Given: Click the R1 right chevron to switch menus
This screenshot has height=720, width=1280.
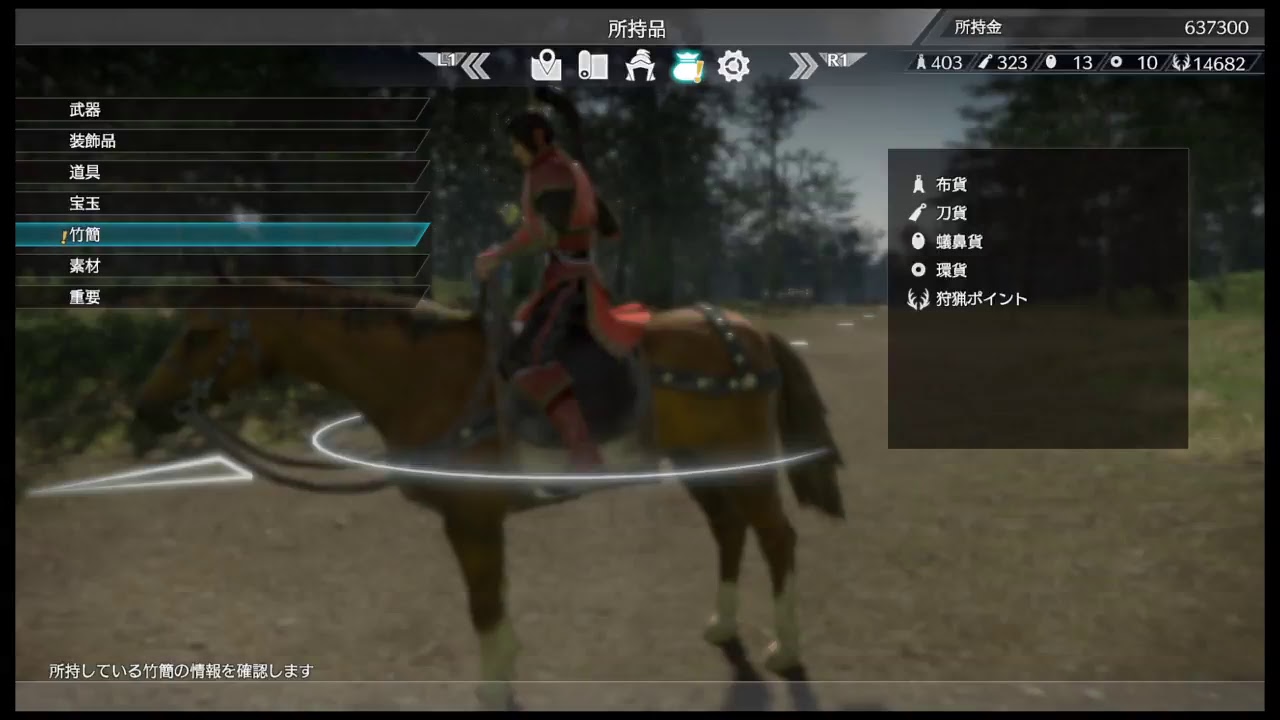Looking at the screenshot, I should [806, 63].
